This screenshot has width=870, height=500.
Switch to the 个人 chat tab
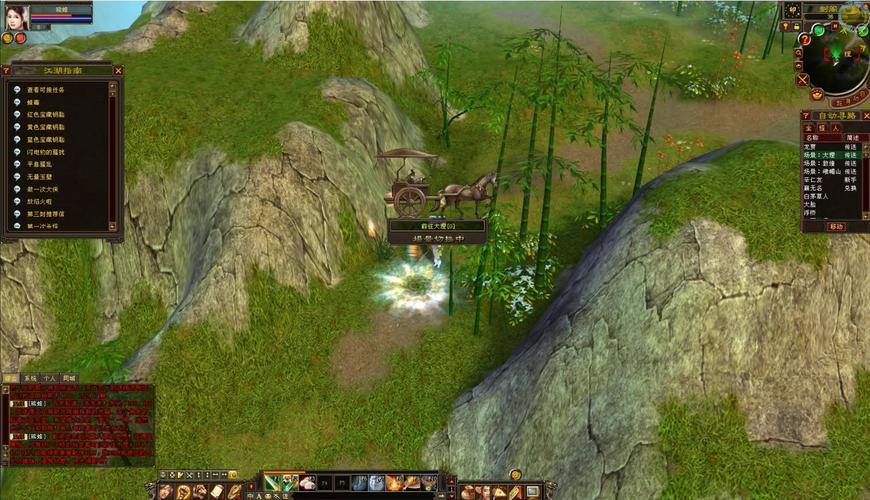[x=50, y=378]
